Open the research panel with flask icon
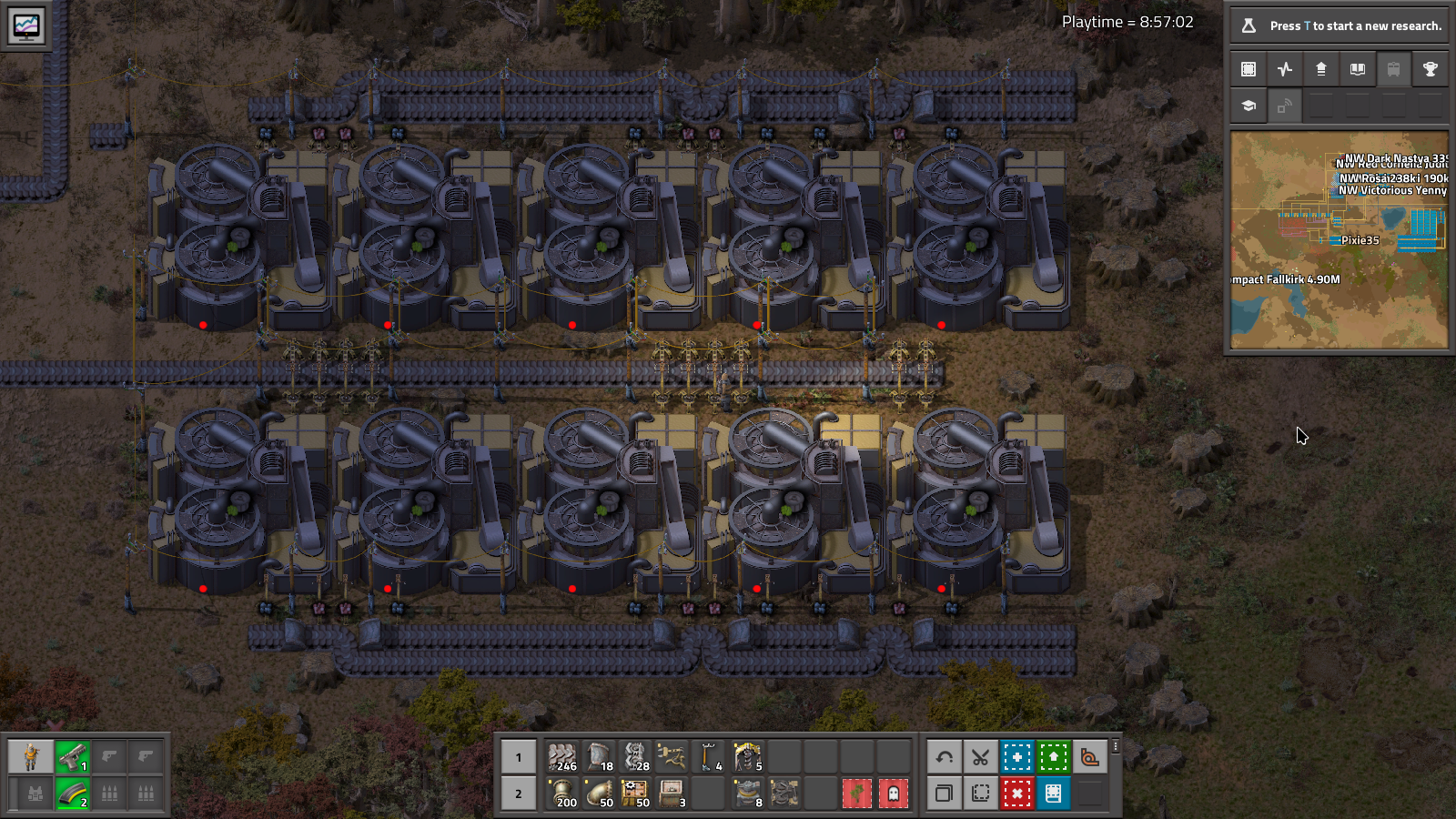The height and width of the screenshot is (819, 1456). (x=1249, y=25)
